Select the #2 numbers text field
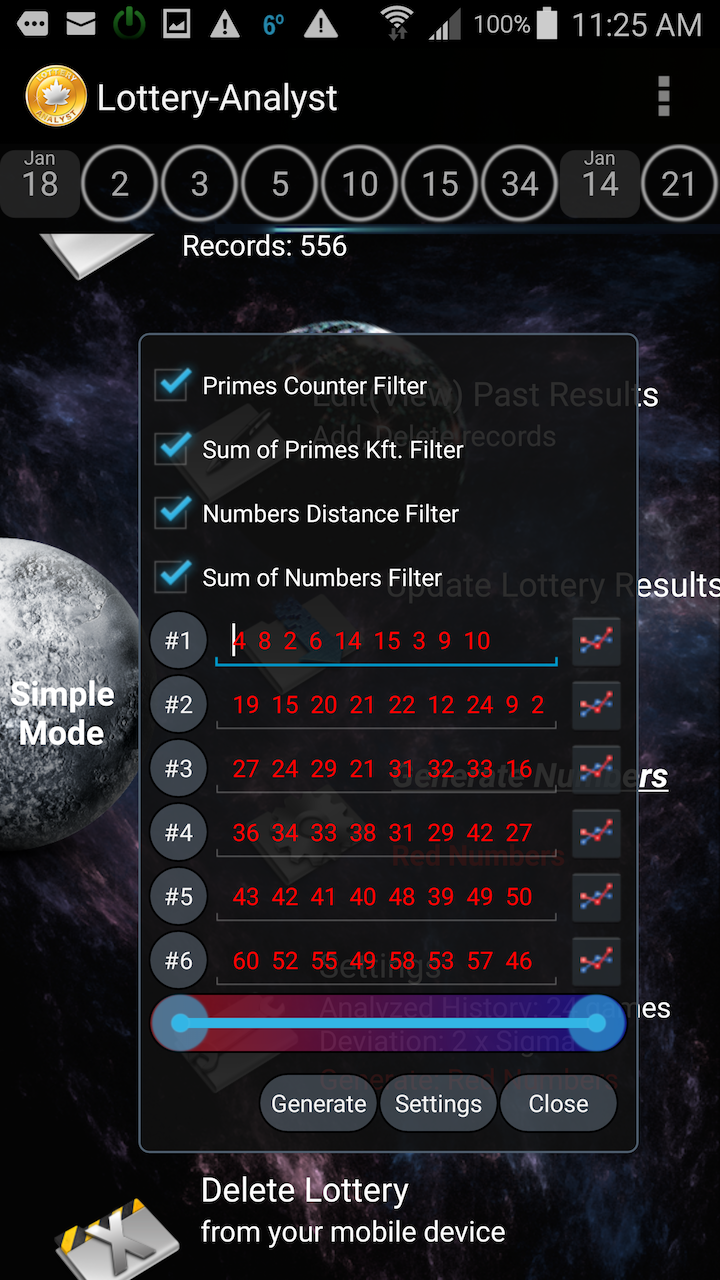 [386, 705]
